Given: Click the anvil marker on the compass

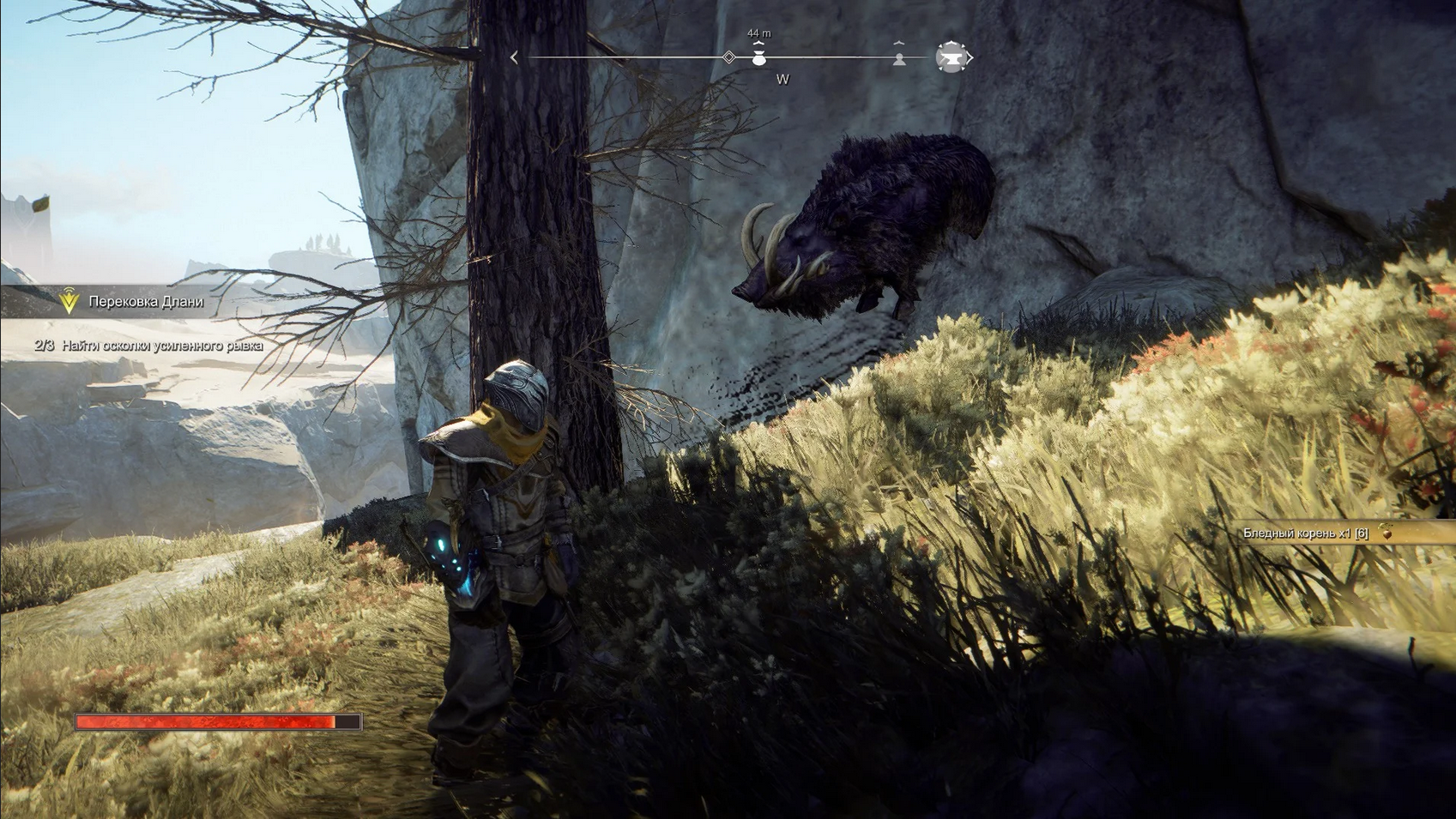Looking at the screenshot, I should pos(950,57).
